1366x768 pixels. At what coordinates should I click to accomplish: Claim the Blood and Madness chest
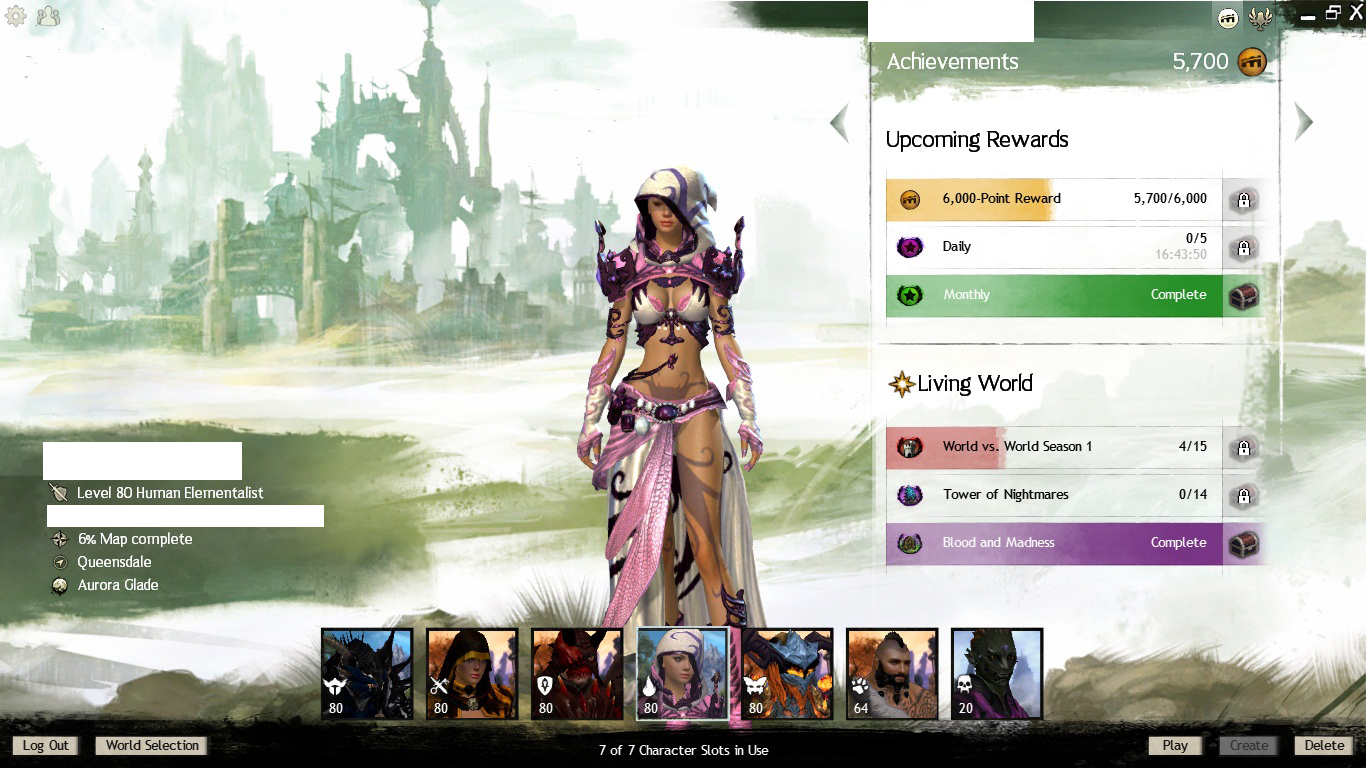click(1243, 544)
